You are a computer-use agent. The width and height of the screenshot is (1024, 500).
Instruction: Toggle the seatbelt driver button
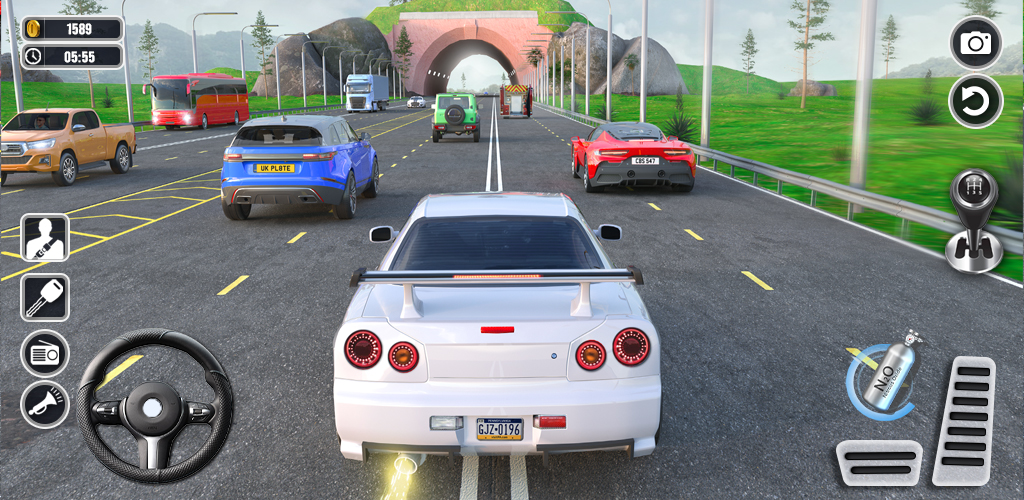[x=45, y=238]
